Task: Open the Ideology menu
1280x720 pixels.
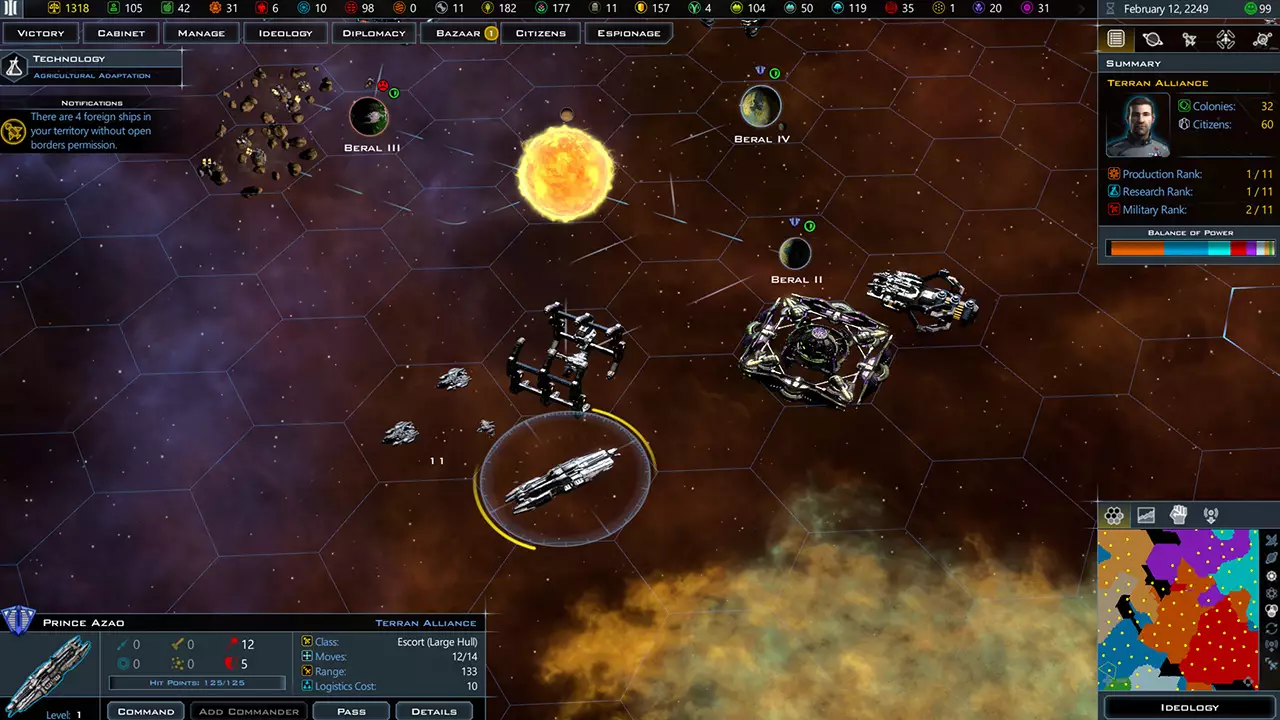Action: pos(285,33)
